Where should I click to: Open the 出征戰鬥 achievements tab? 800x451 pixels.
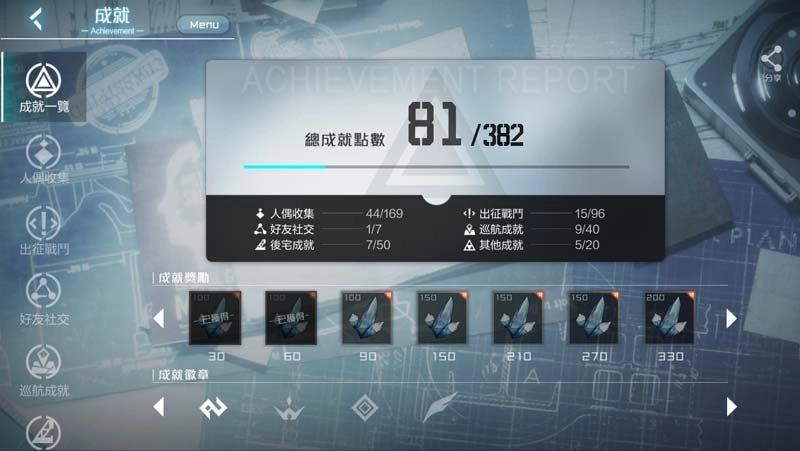tap(43, 230)
